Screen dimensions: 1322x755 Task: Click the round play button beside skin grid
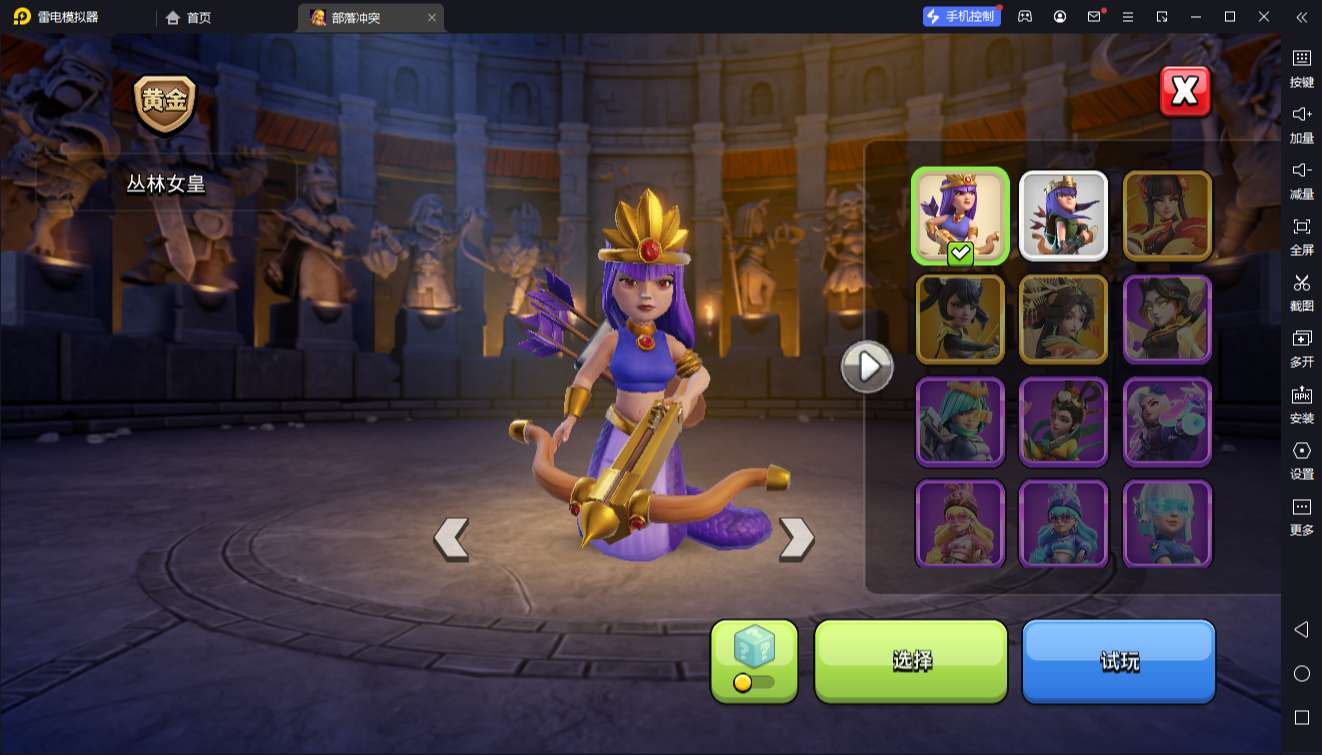point(867,367)
